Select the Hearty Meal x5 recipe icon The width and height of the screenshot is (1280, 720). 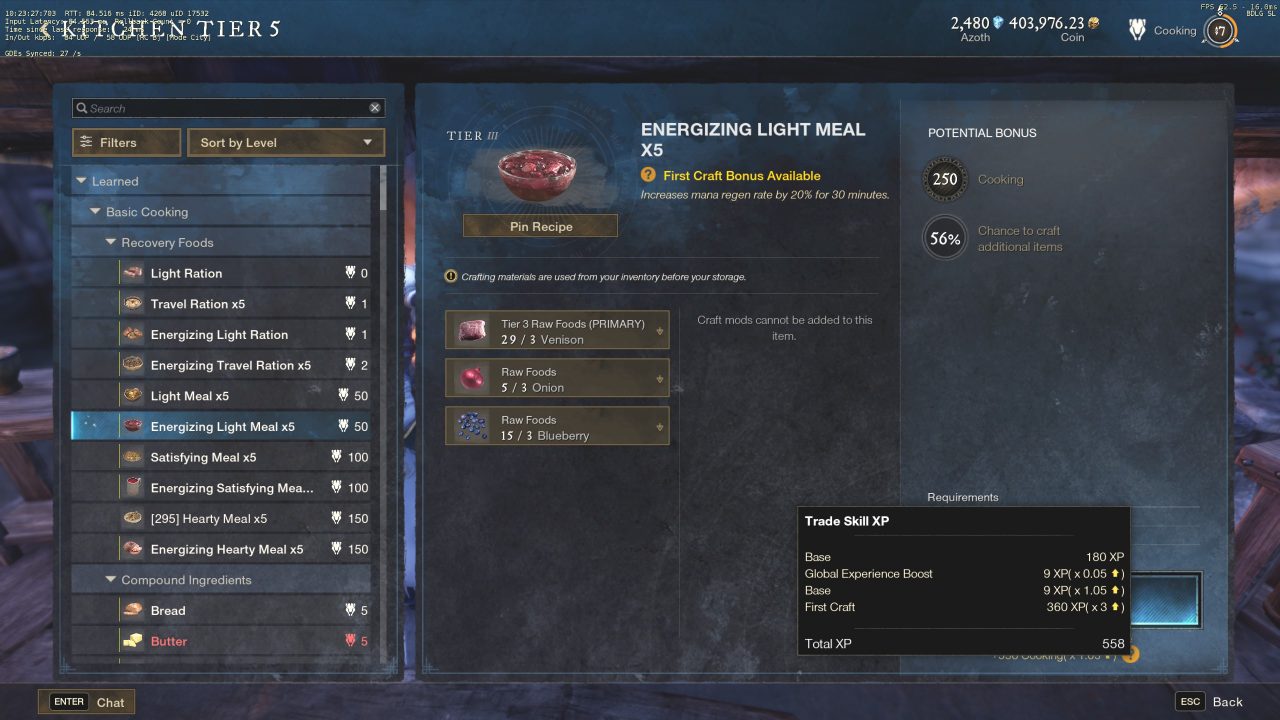[x=131, y=518]
